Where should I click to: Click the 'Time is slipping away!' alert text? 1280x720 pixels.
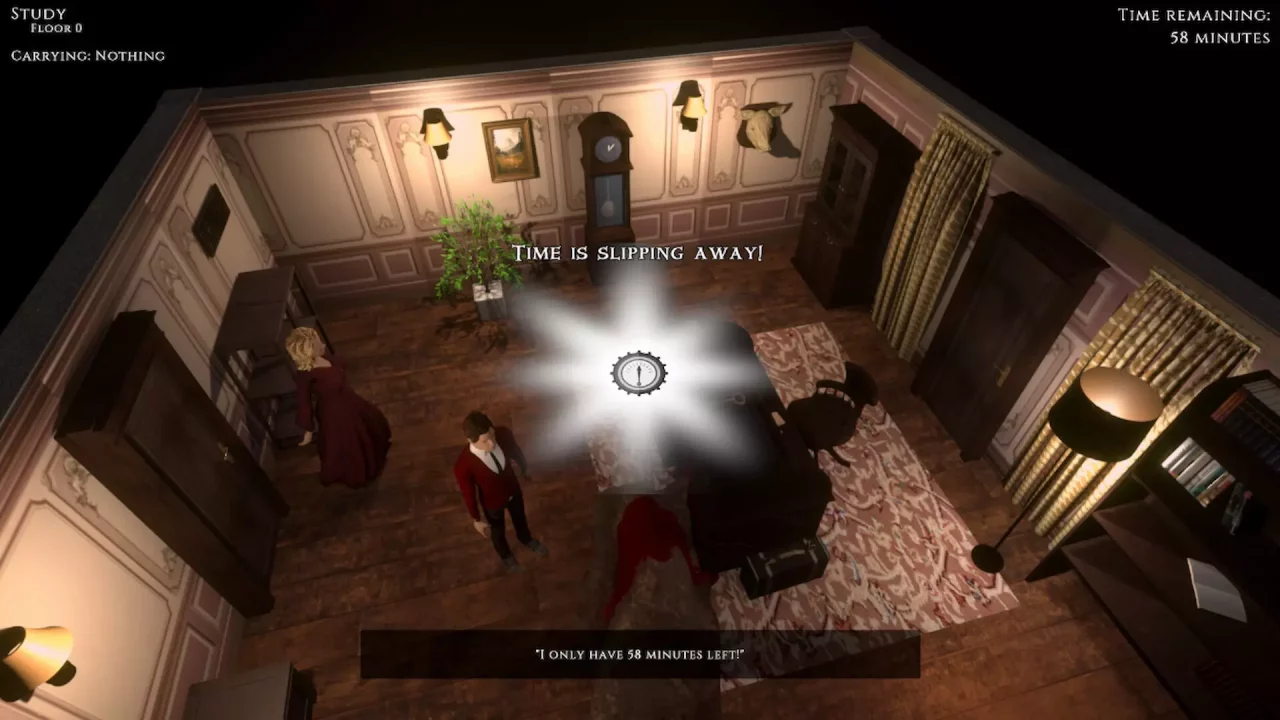pyautogui.click(x=637, y=253)
